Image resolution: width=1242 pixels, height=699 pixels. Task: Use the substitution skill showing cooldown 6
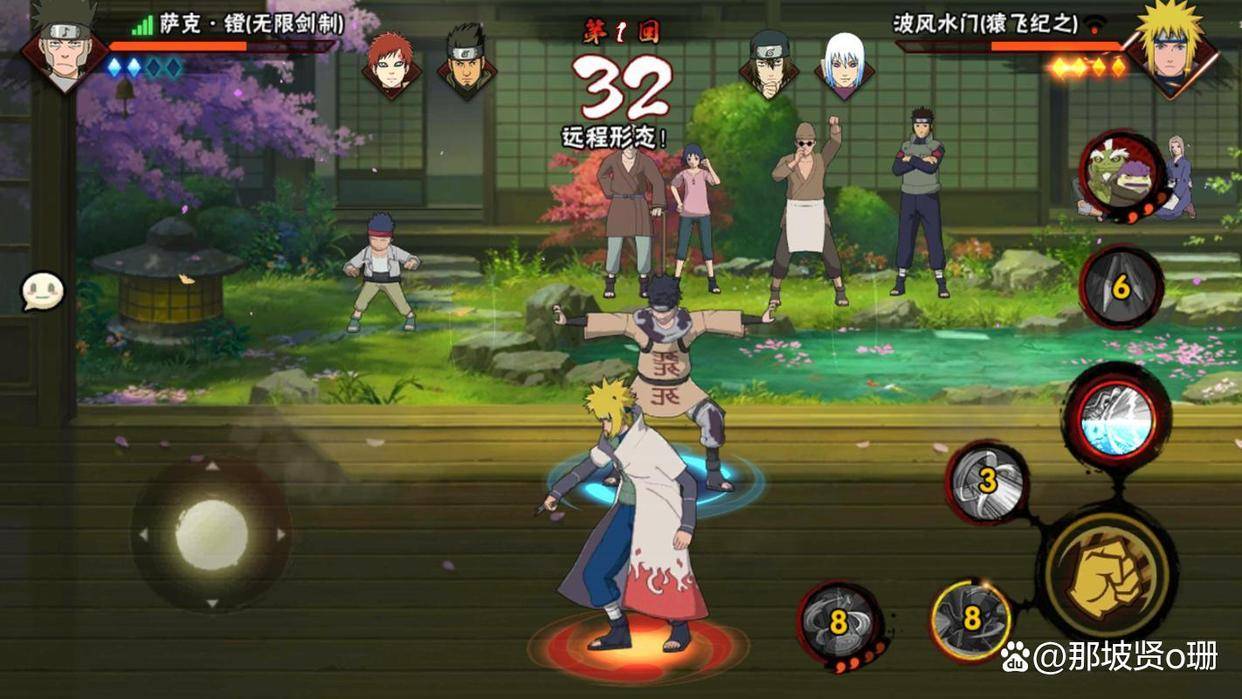1121,287
